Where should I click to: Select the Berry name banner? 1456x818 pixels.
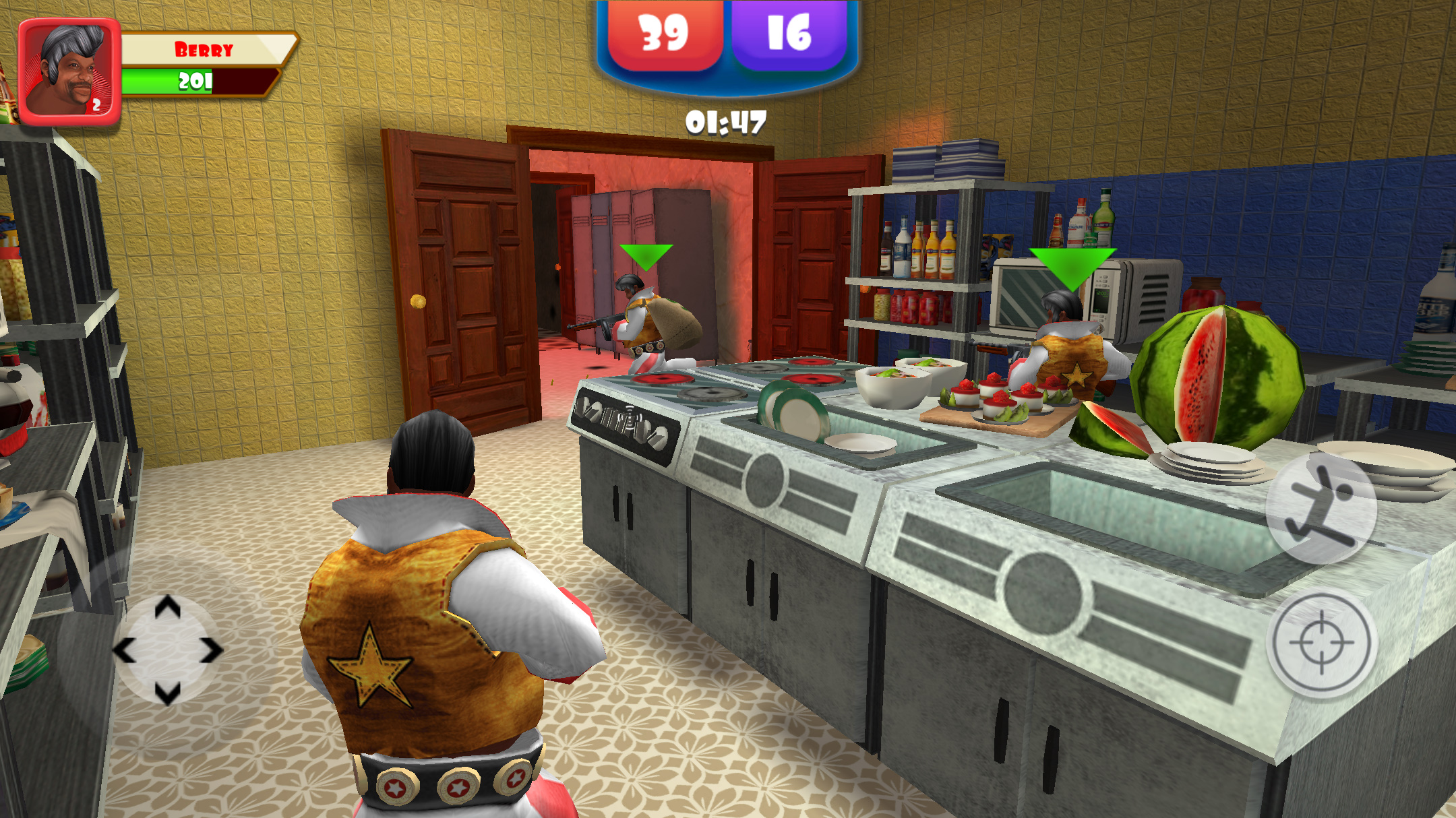[x=202, y=49]
